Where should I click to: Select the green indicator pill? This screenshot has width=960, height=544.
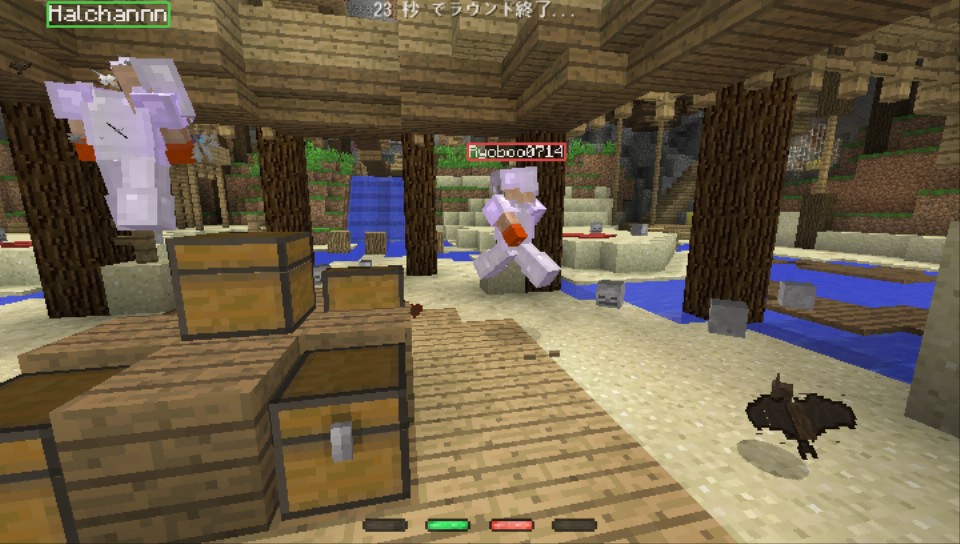pos(447,524)
